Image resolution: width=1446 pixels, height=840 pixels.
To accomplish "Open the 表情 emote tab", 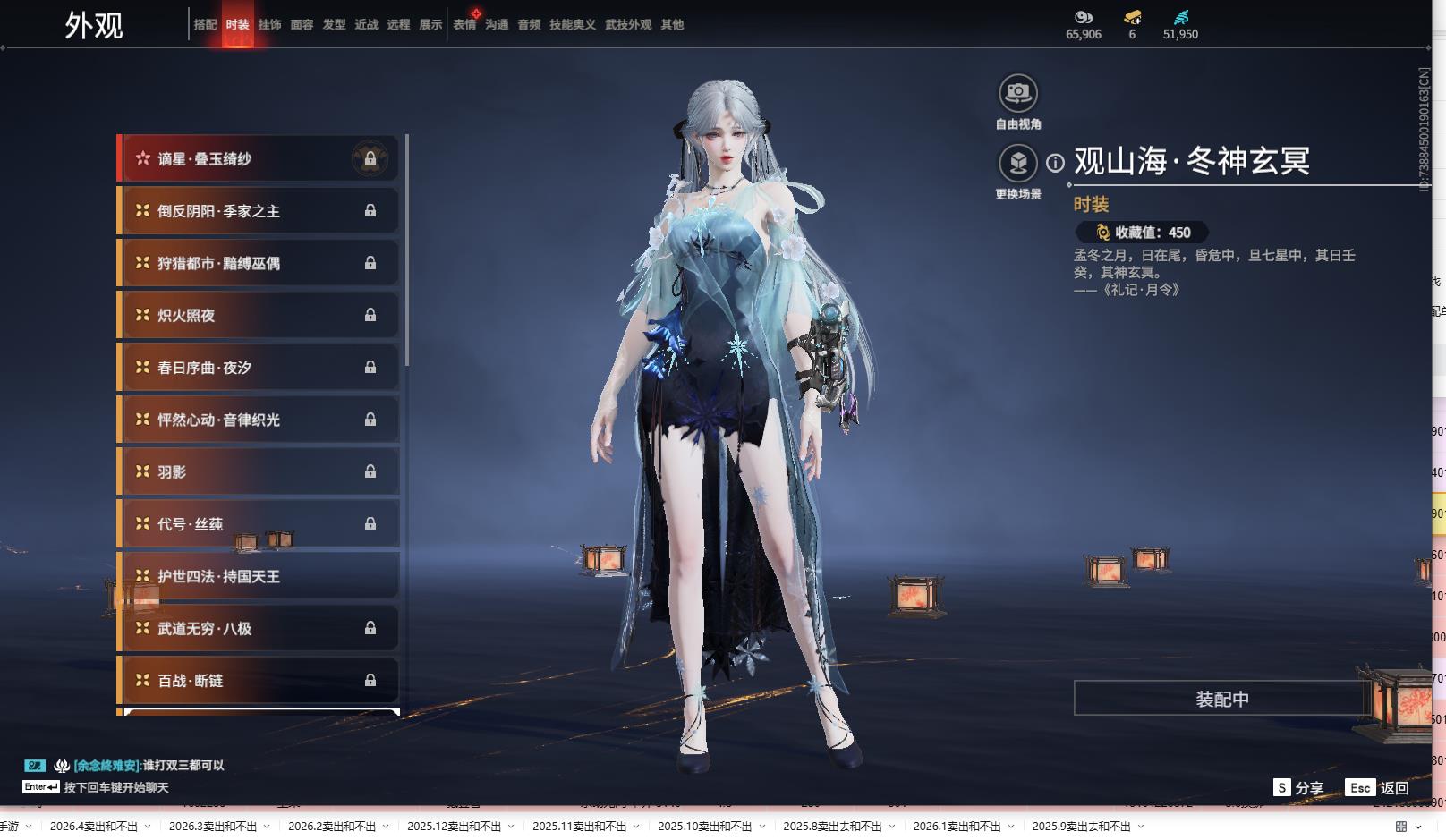I will click(x=464, y=25).
